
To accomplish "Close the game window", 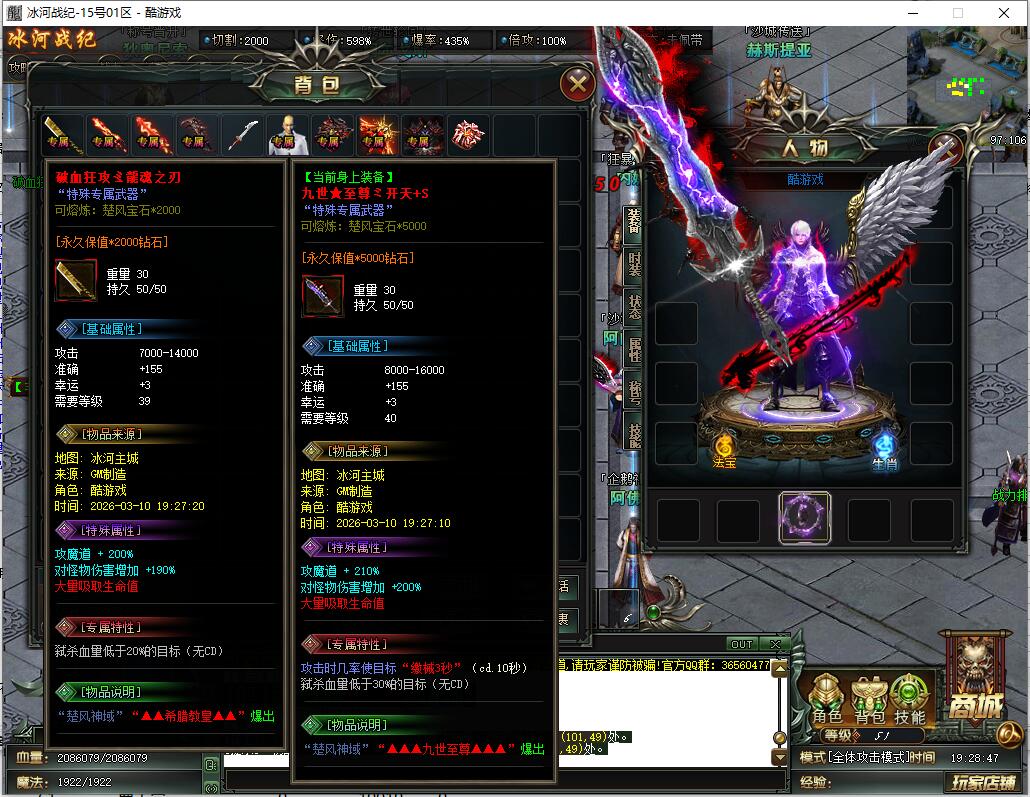I will point(1004,14).
